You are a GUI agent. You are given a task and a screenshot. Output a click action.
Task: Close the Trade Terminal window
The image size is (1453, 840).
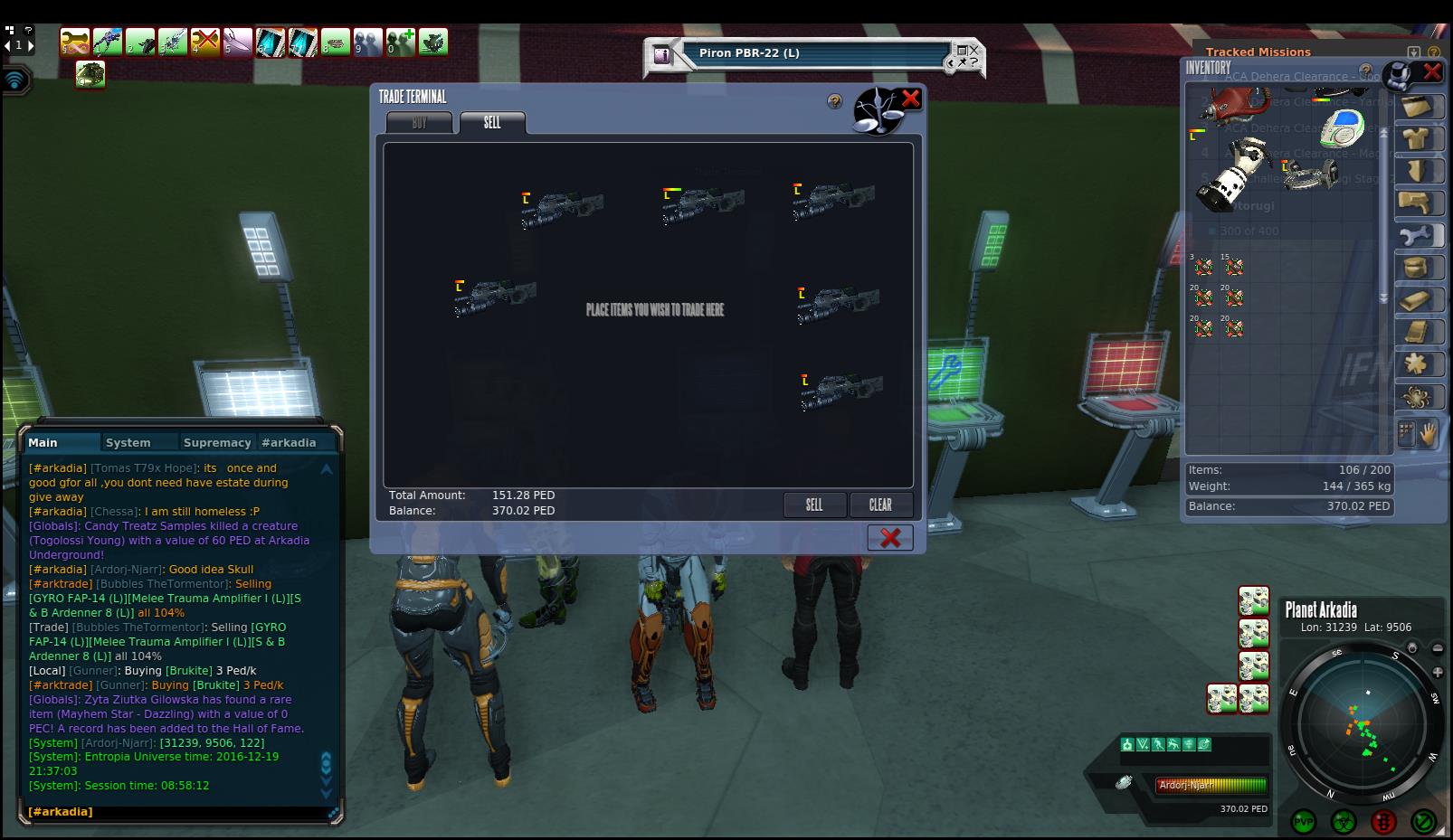(x=910, y=99)
